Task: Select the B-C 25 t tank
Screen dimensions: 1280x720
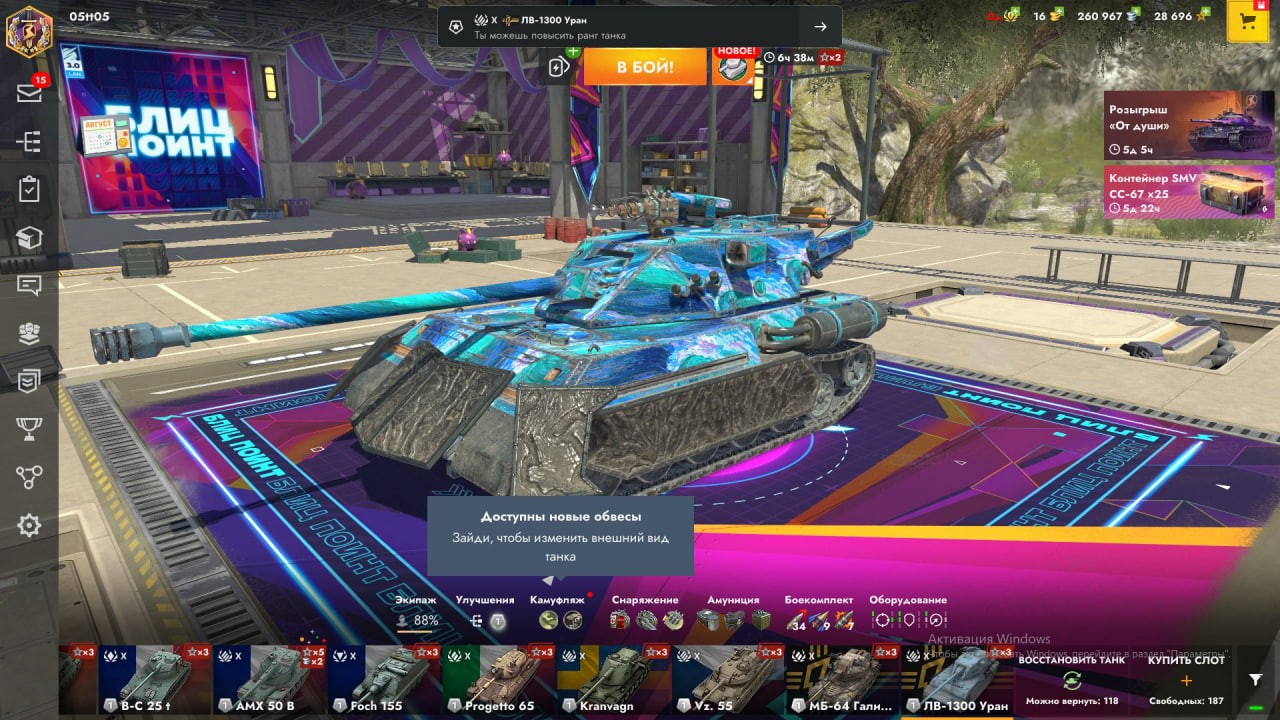Action: [155, 680]
